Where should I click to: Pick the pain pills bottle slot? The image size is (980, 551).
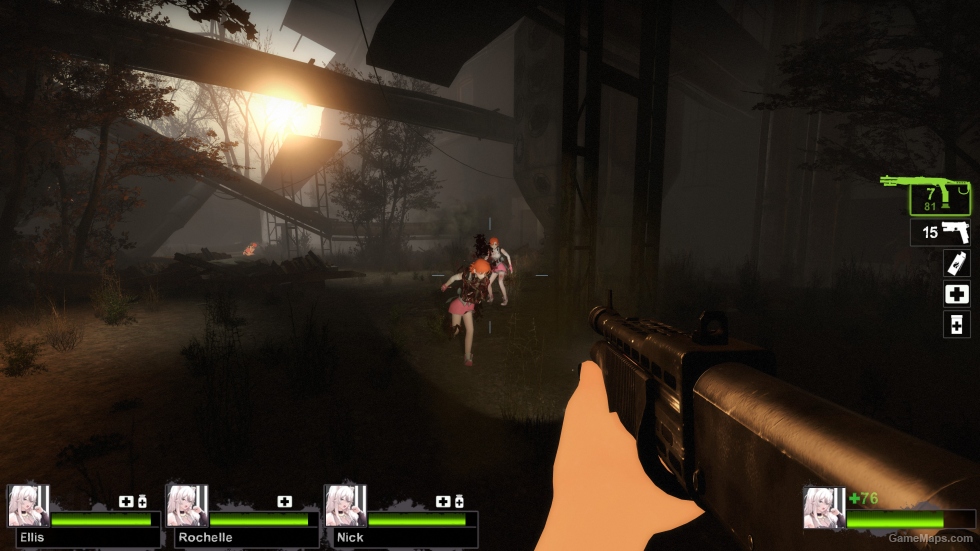click(957, 324)
